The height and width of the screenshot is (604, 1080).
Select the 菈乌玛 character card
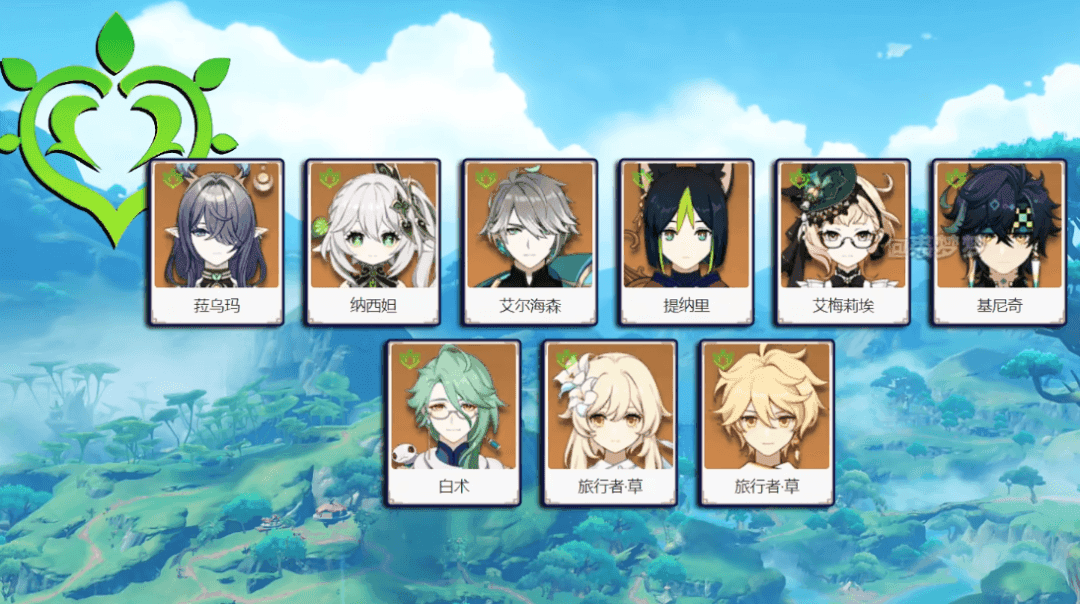[x=217, y=242]
